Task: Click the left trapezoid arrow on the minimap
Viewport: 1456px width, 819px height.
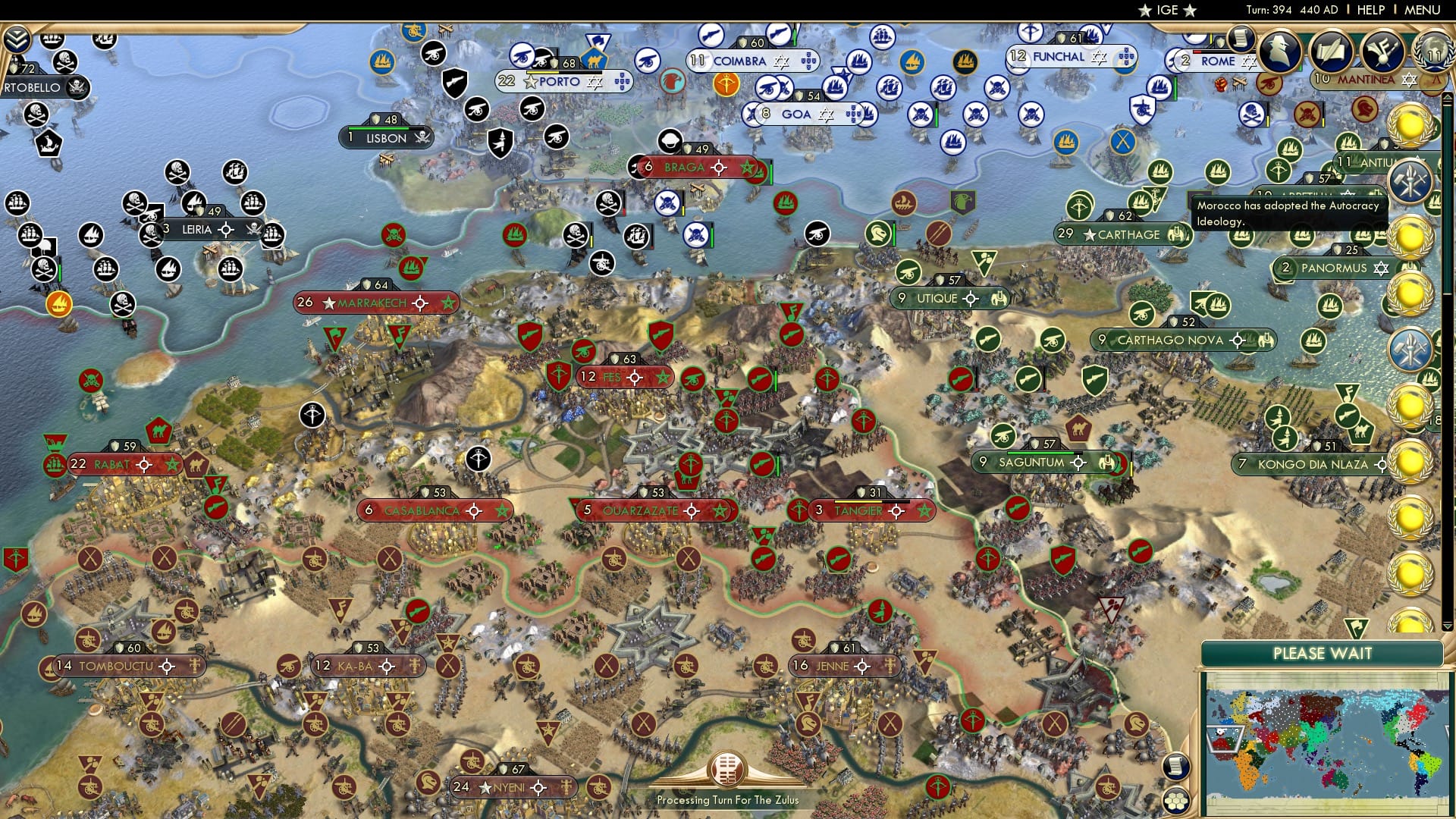Action: [x=1209, y=739]
